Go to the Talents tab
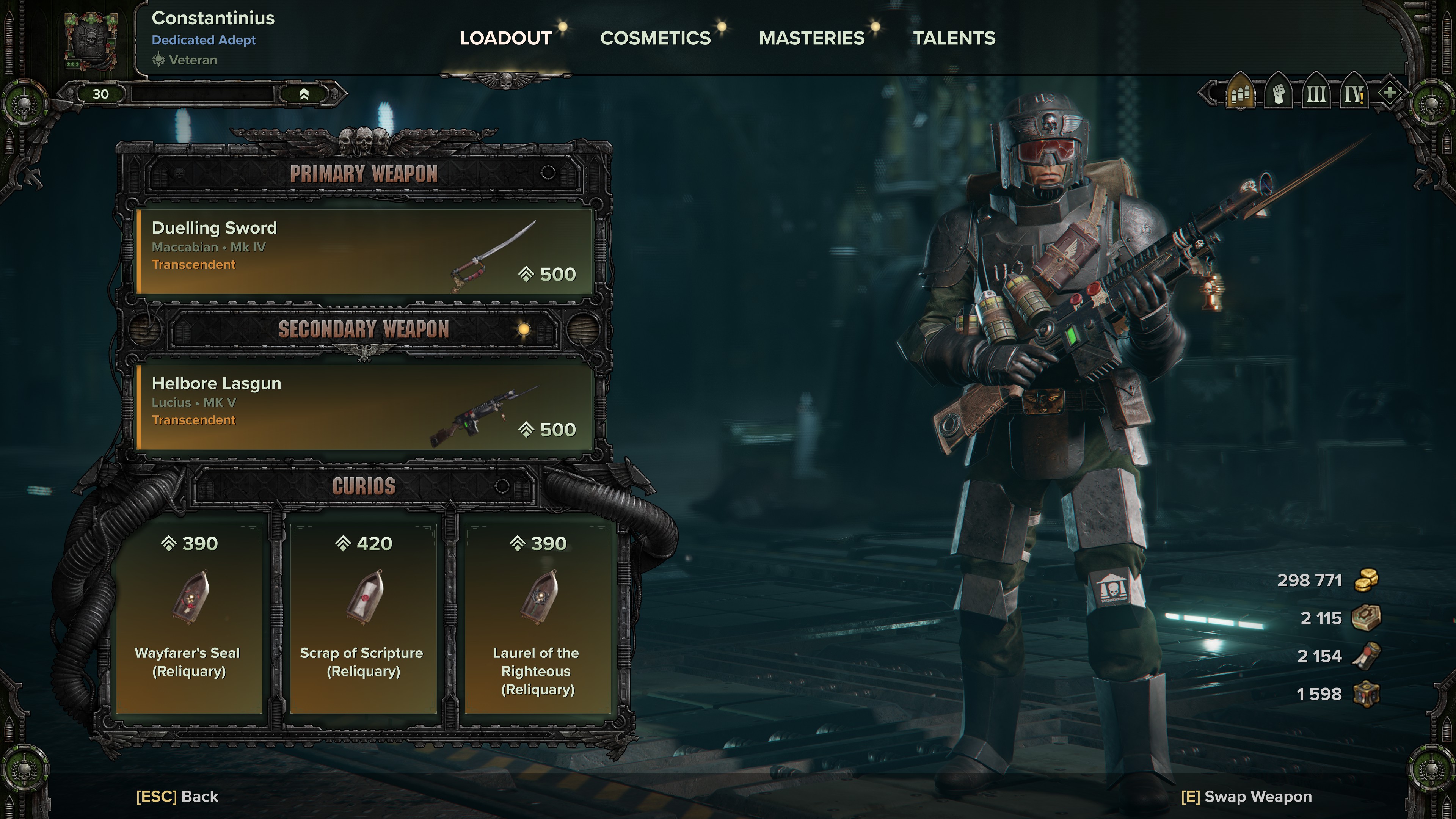Screen dimensions: 1456x819 [x=954, y=38]
